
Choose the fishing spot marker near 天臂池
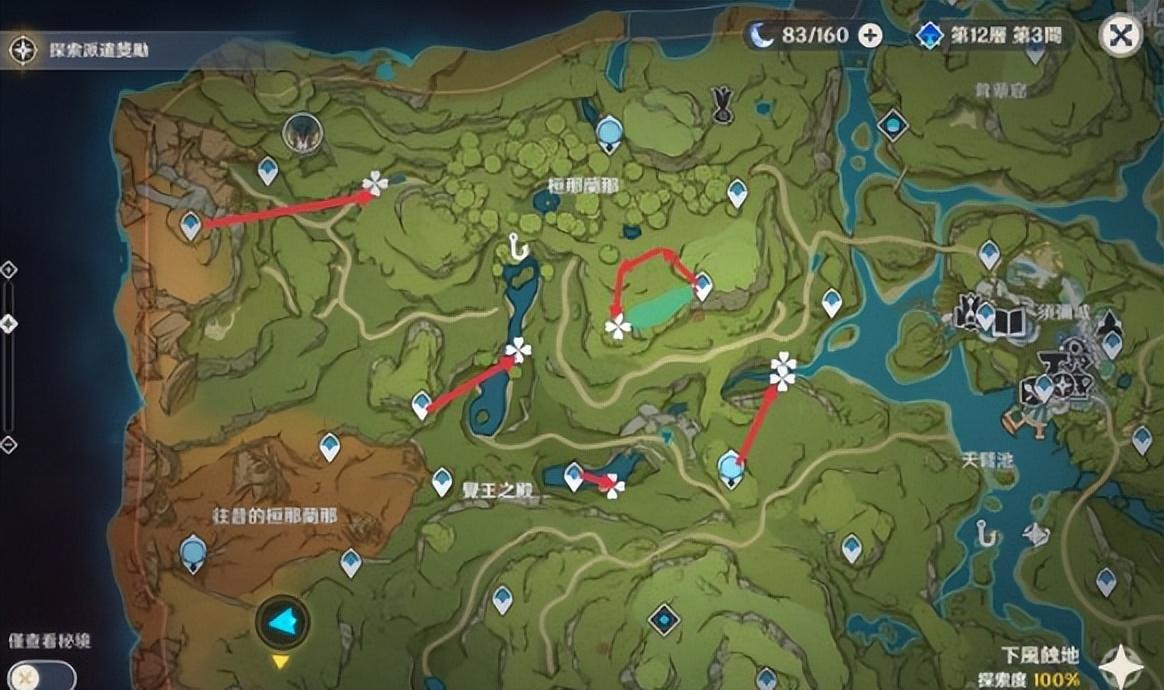988,534
